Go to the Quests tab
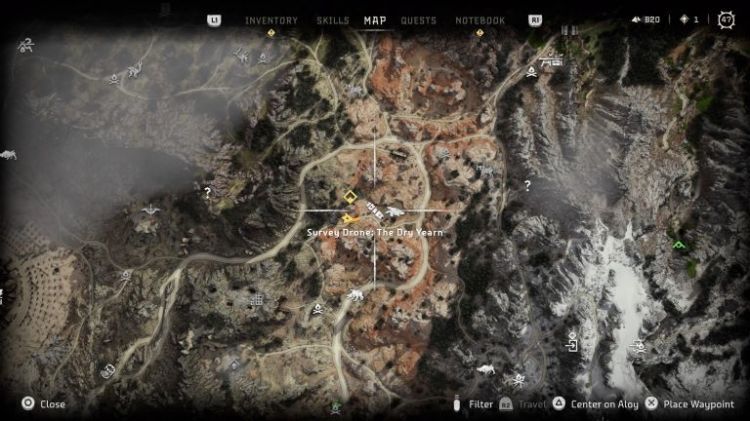Screen dimensions: 750x421 pyautogui.click(x=418, y=20)
